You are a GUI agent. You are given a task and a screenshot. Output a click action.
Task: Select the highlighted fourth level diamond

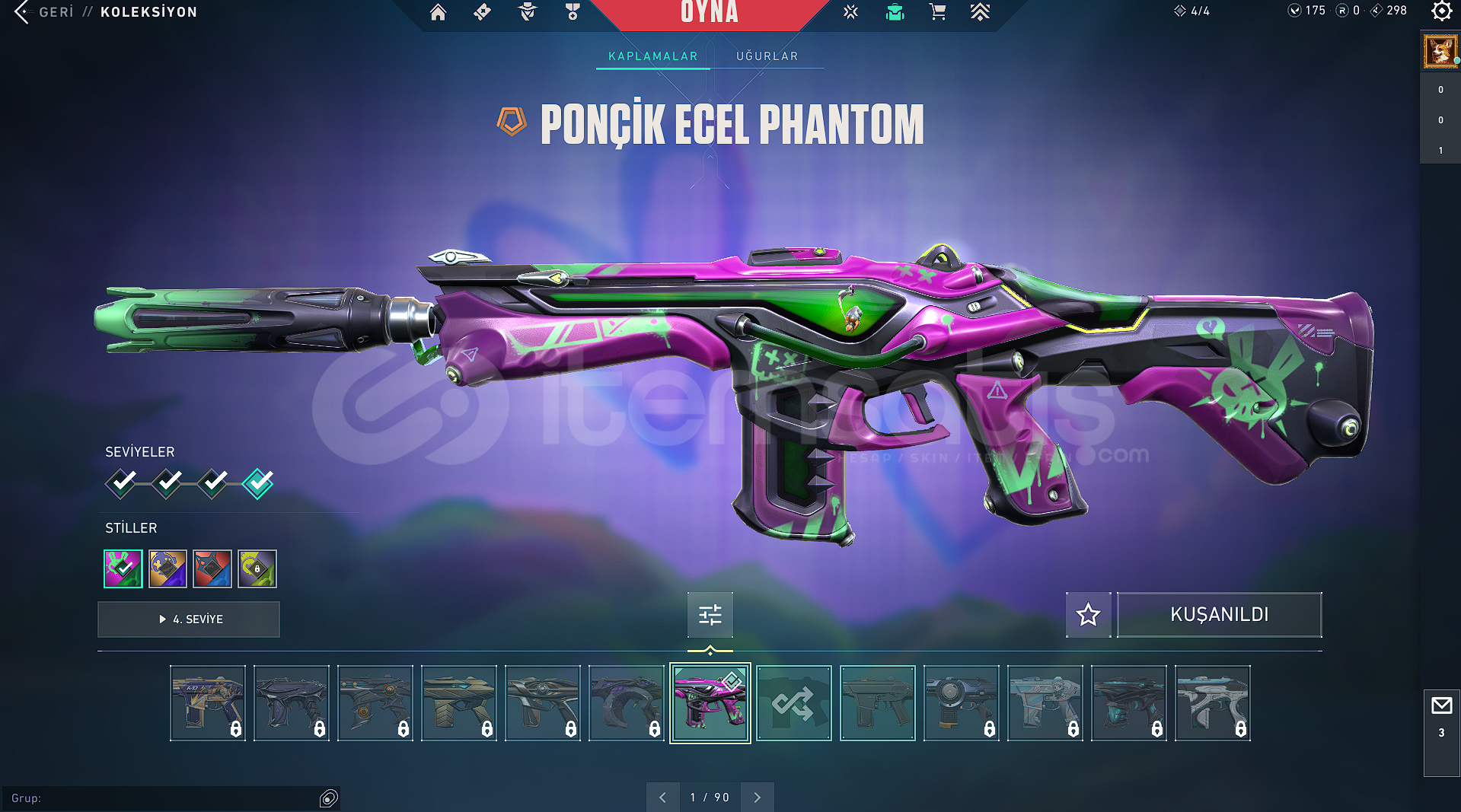[x=258, y=482]
